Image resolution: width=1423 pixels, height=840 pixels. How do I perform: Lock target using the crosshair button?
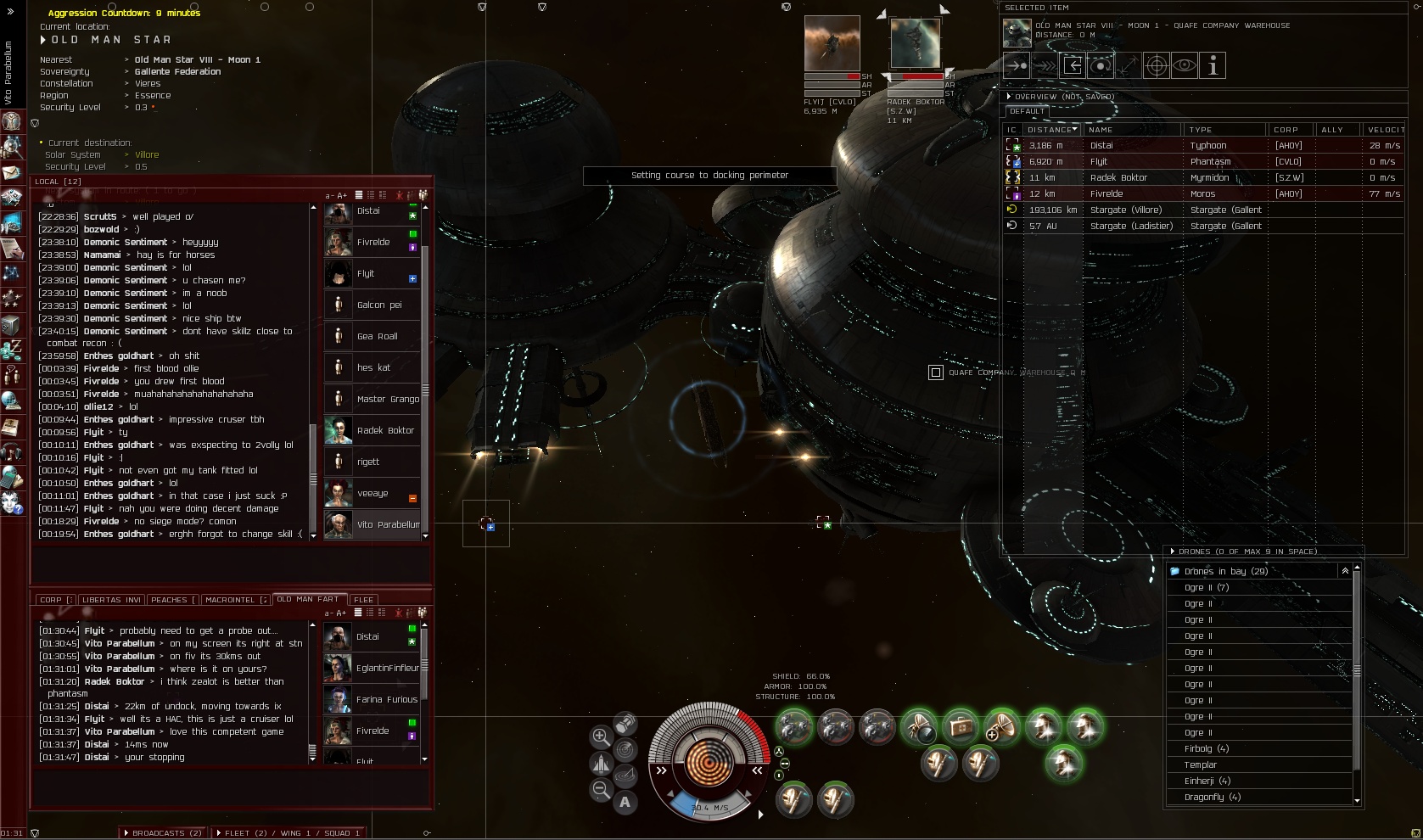tap(1157, 65)
